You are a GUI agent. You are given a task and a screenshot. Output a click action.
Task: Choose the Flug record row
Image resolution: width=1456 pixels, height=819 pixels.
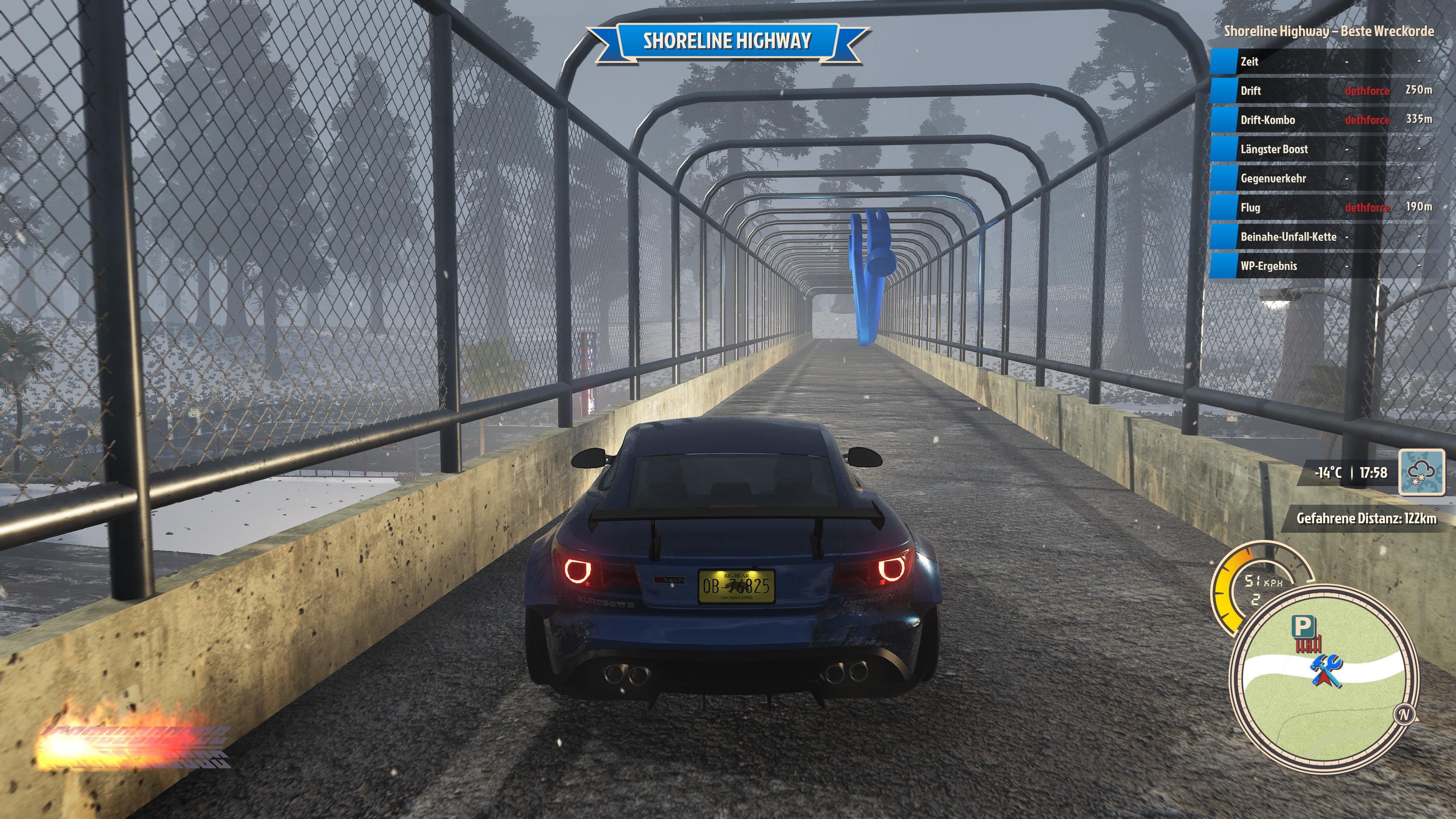pyautogui.click(x=1323, y=207)
